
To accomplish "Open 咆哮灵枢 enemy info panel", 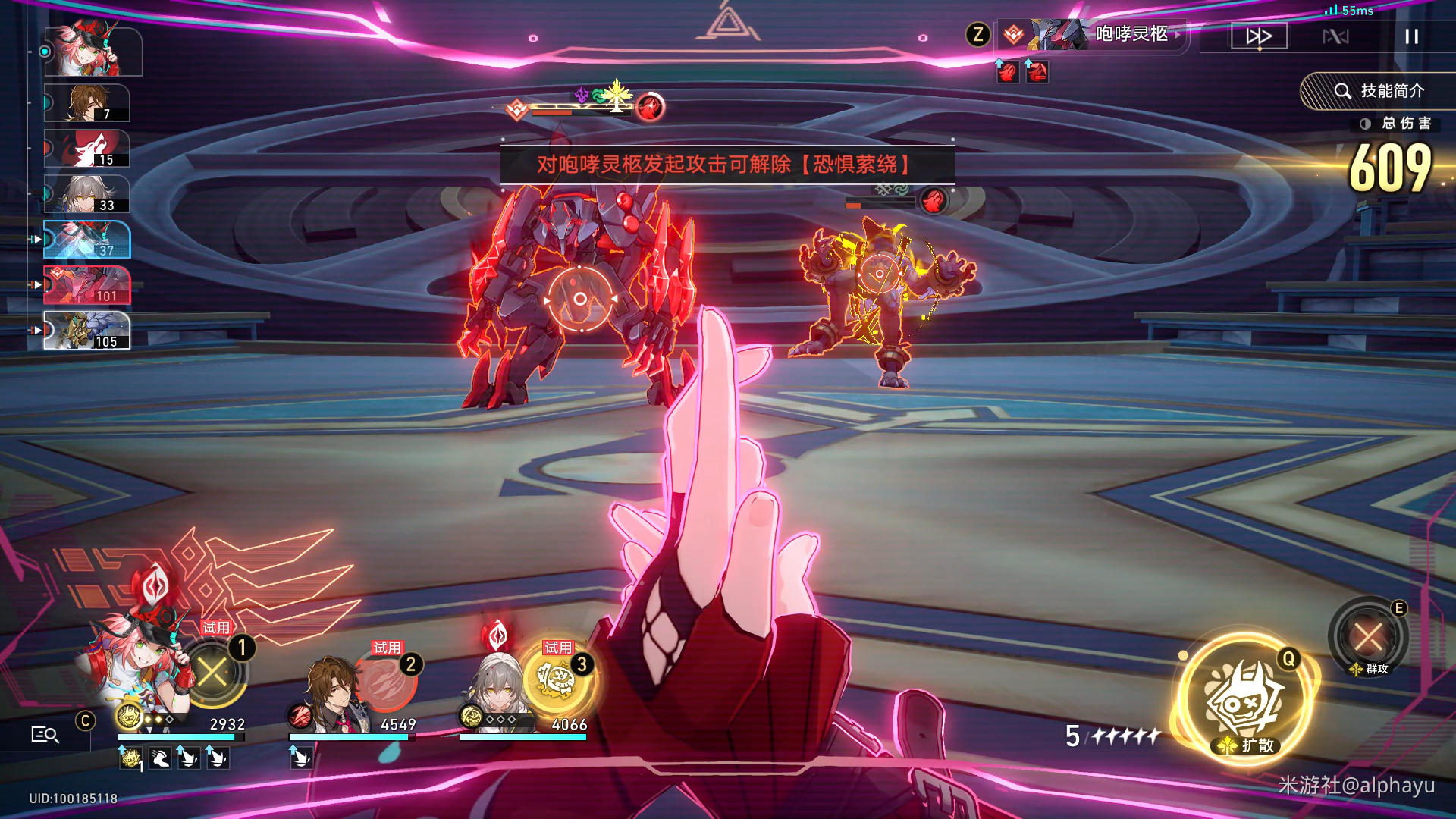I will (x=1131, y=34).
